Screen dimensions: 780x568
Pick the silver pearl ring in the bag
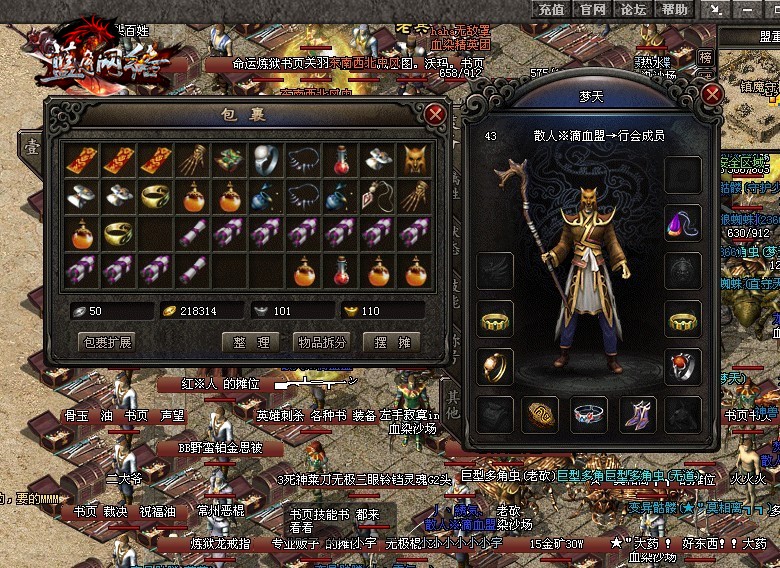(x=268, y=160)
